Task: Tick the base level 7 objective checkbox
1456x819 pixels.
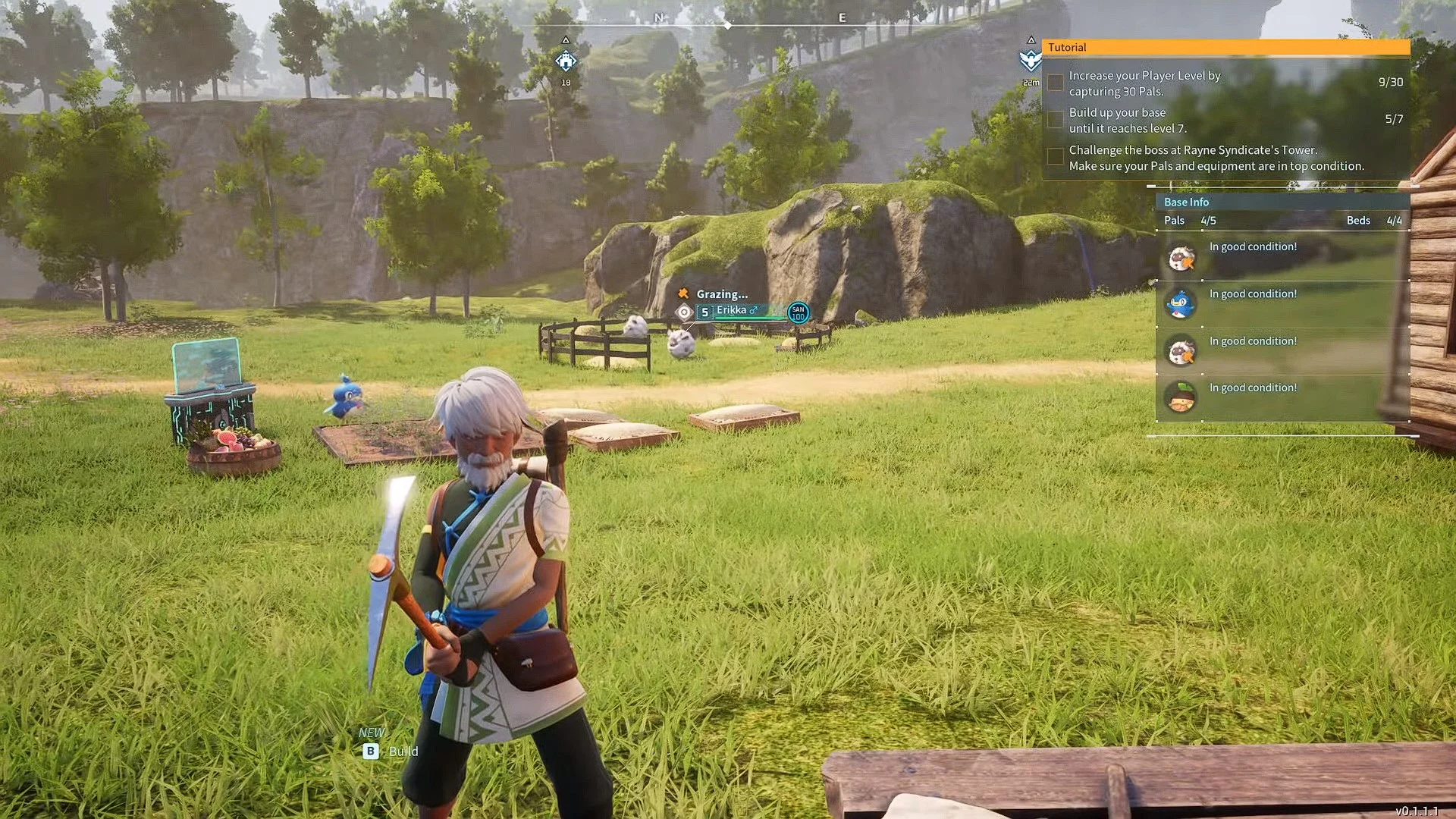Action: pos(1055,120)
